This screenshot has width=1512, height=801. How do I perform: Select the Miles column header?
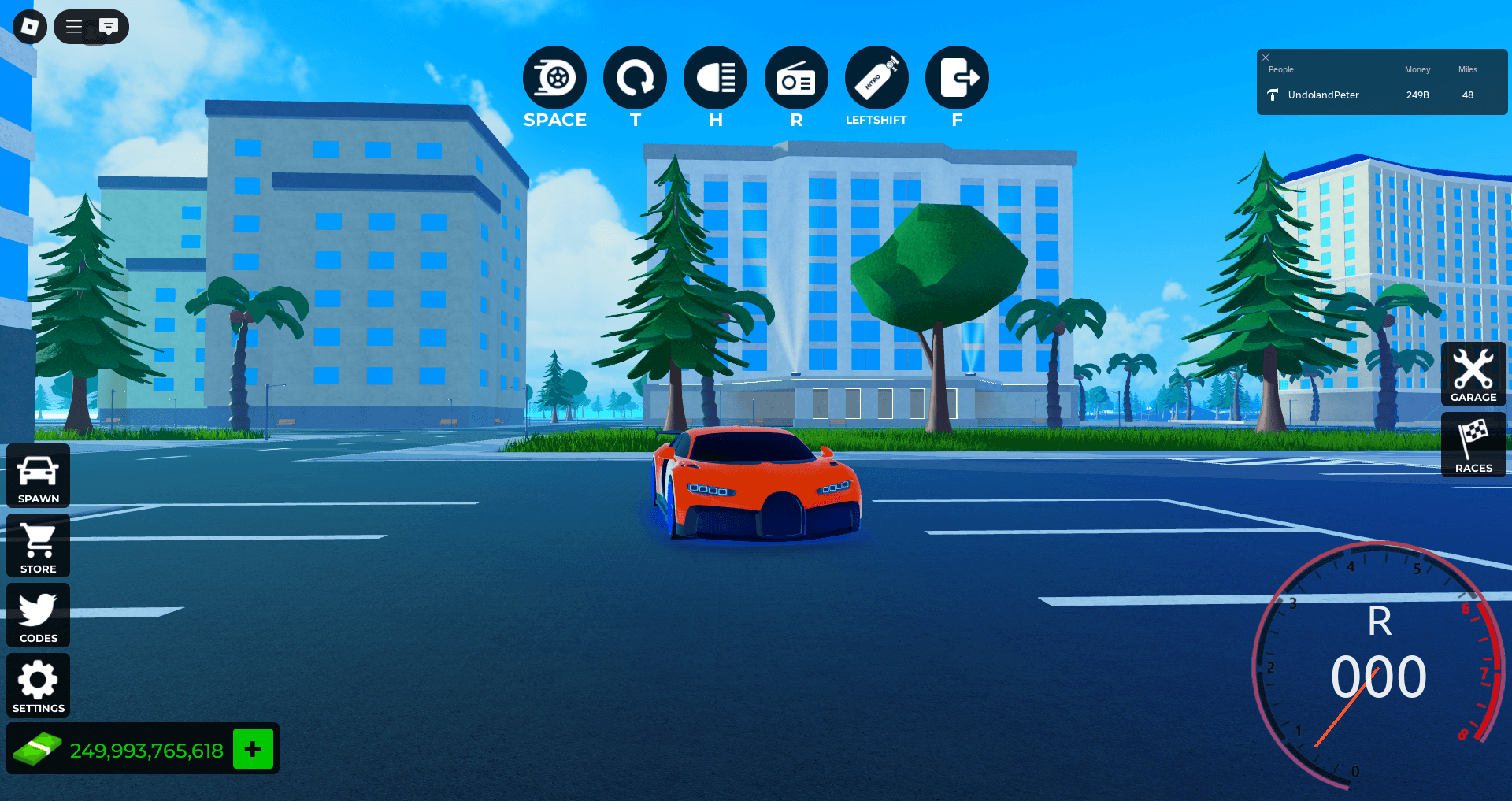(x=1467, y=69)
